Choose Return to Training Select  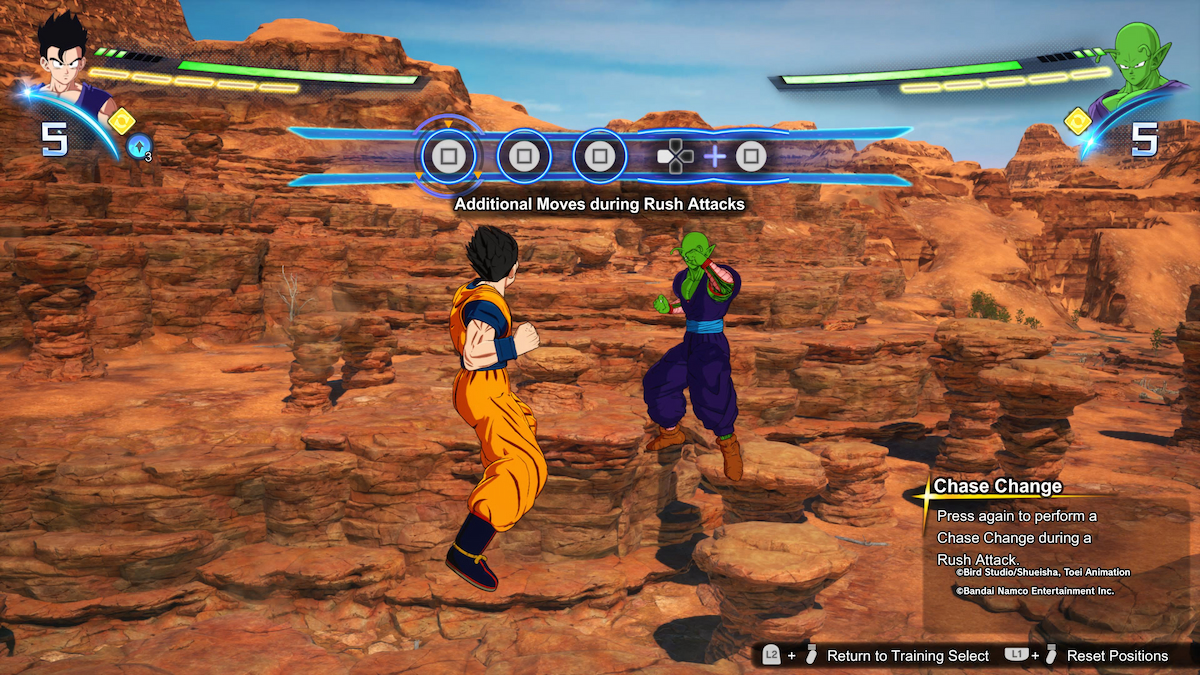907,656
